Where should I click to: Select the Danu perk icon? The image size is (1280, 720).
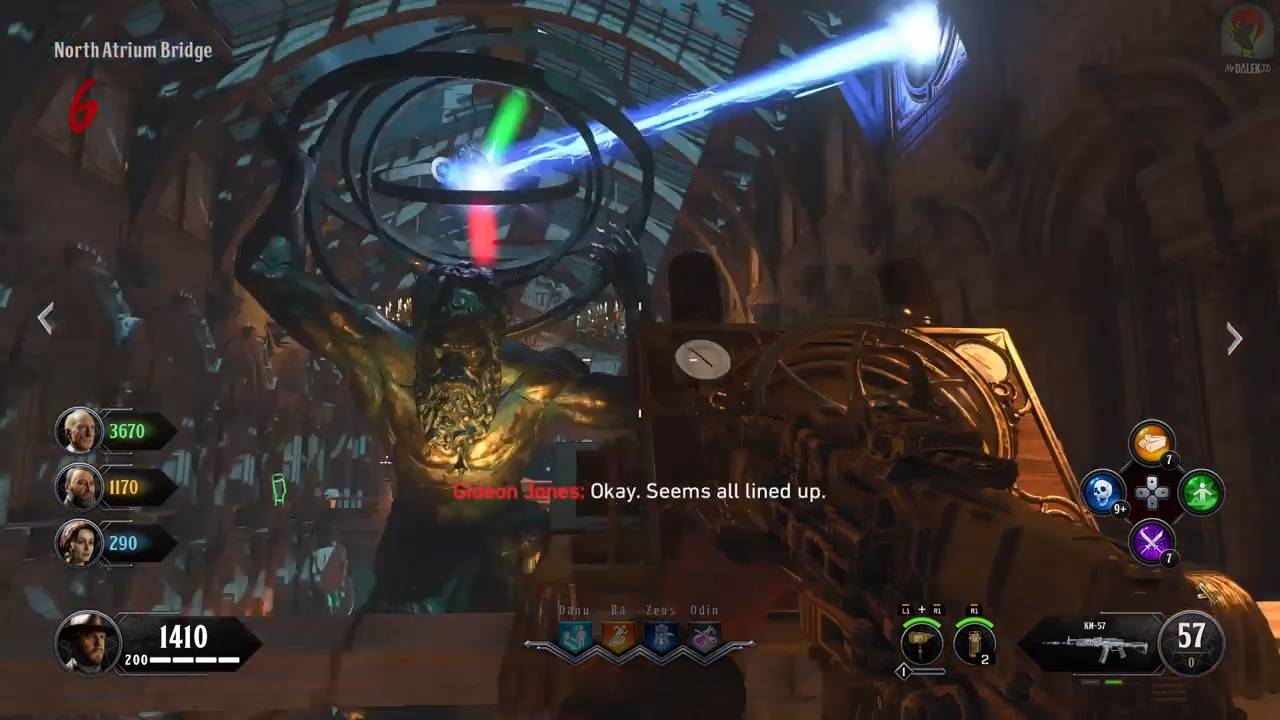point(575,637)
